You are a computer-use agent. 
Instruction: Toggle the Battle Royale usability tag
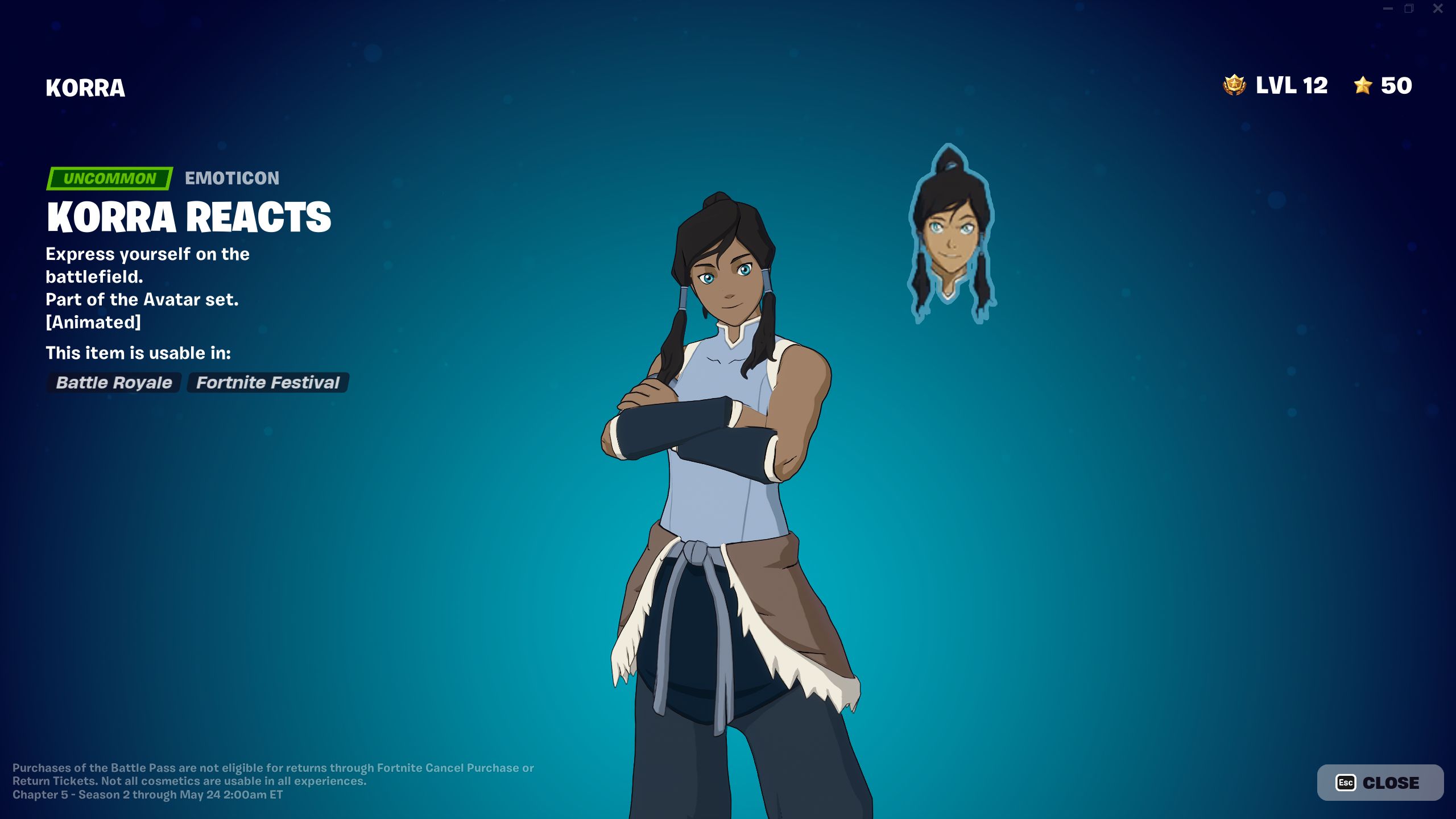click(x=113, y=383)
